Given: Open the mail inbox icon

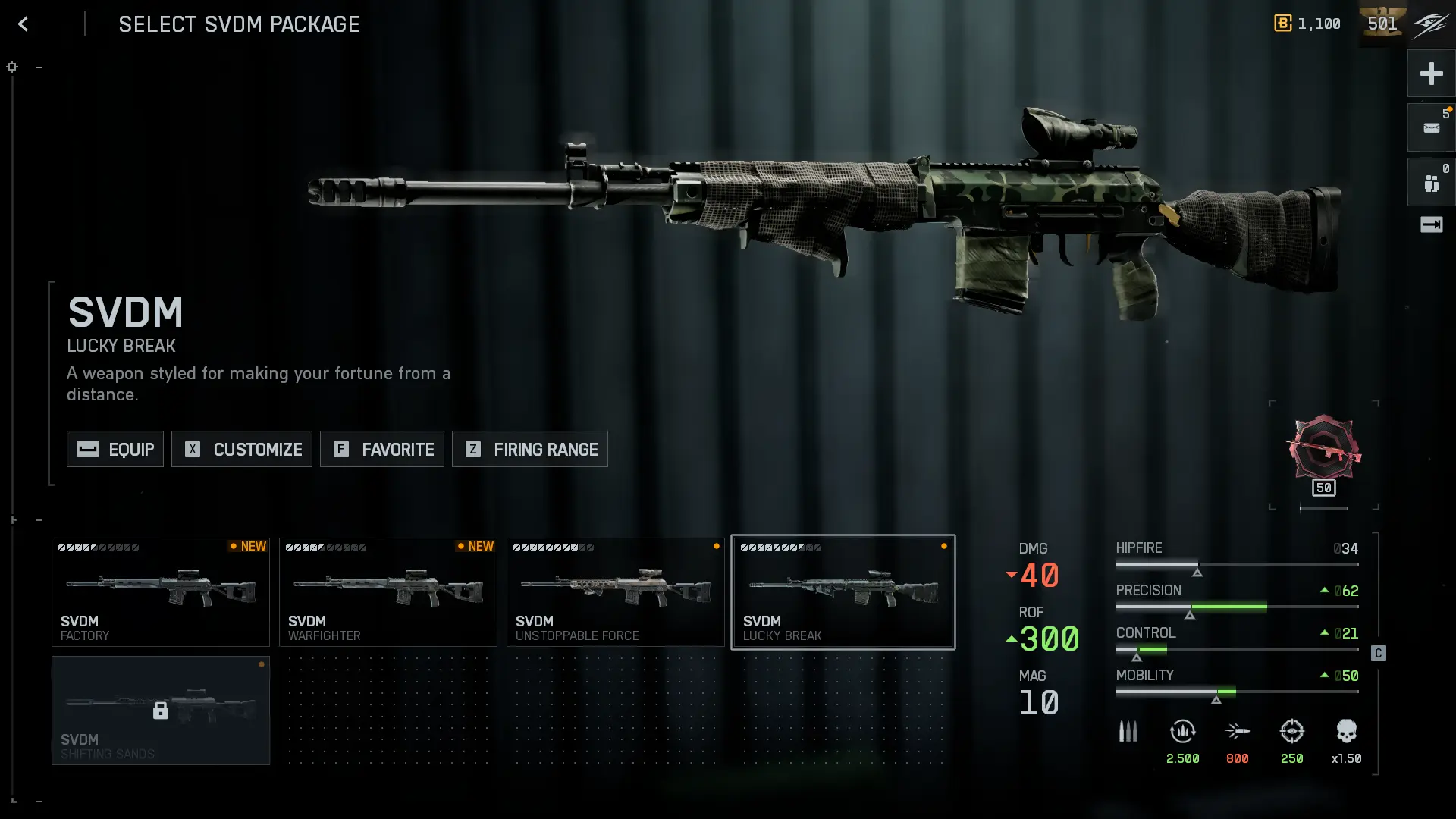Looking at the screenshot, I should click(x=1431, y=127).
